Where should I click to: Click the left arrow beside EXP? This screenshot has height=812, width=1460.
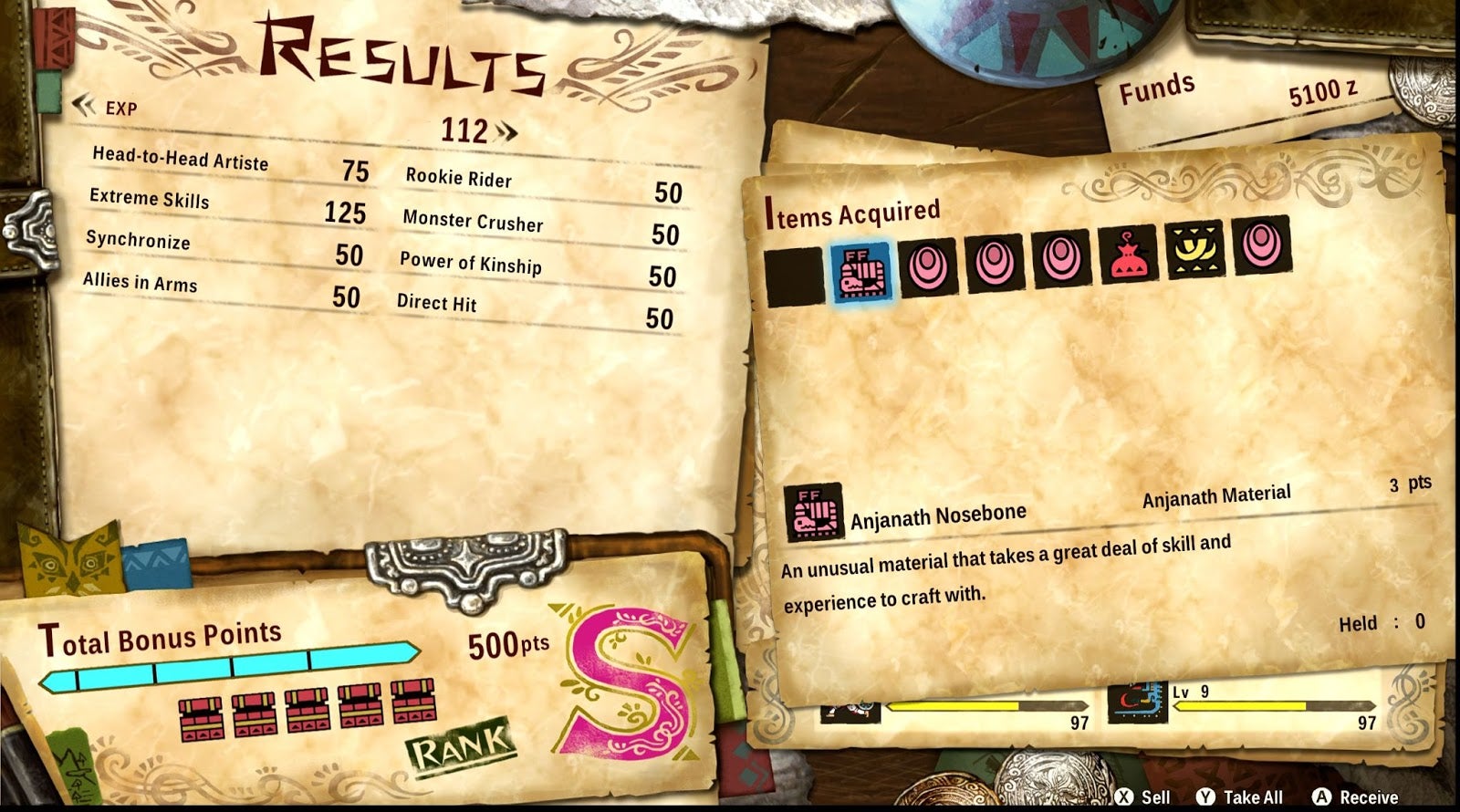click(x=84, y=105)
